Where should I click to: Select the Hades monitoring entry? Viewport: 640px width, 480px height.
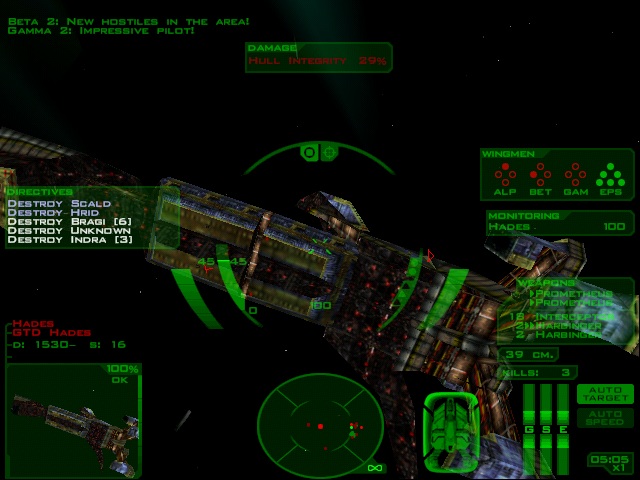click(x=559, y=228)
